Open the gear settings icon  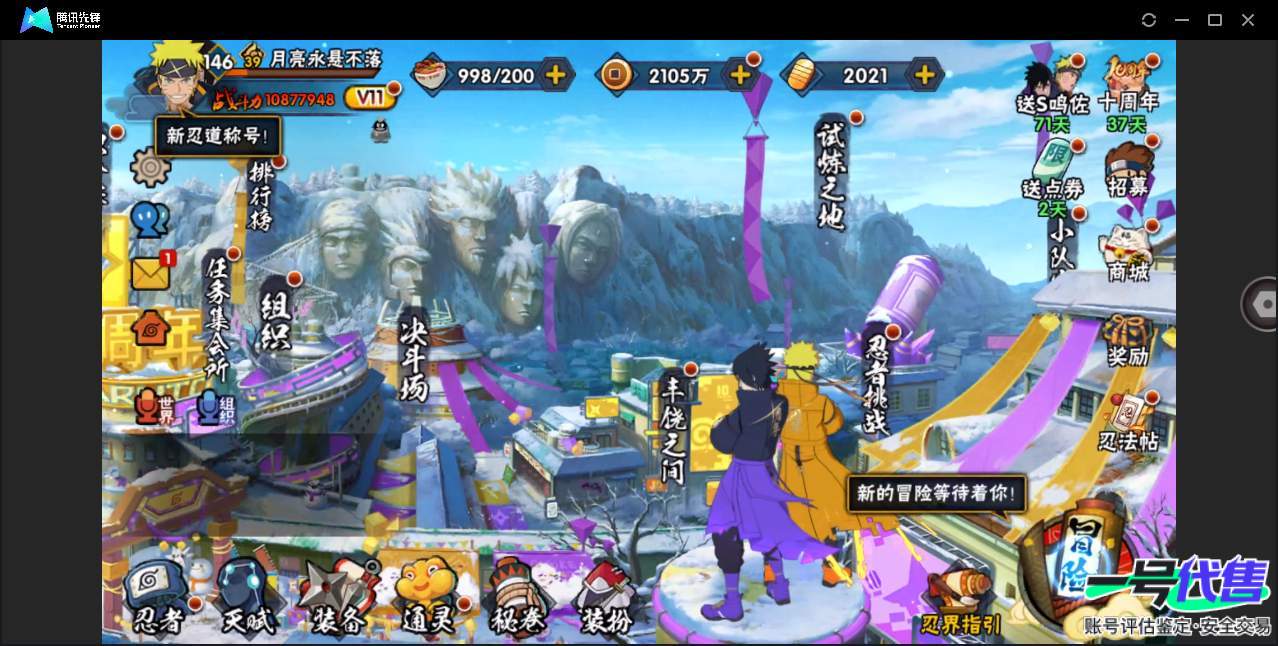pyautogui.click(x=150, y=167)
